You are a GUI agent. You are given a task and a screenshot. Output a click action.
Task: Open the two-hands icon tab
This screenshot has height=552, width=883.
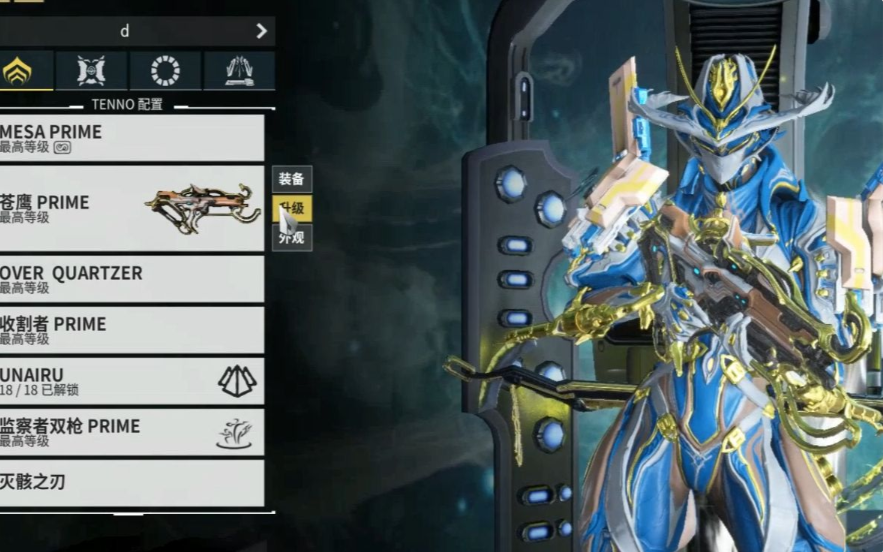coord(239,71)
